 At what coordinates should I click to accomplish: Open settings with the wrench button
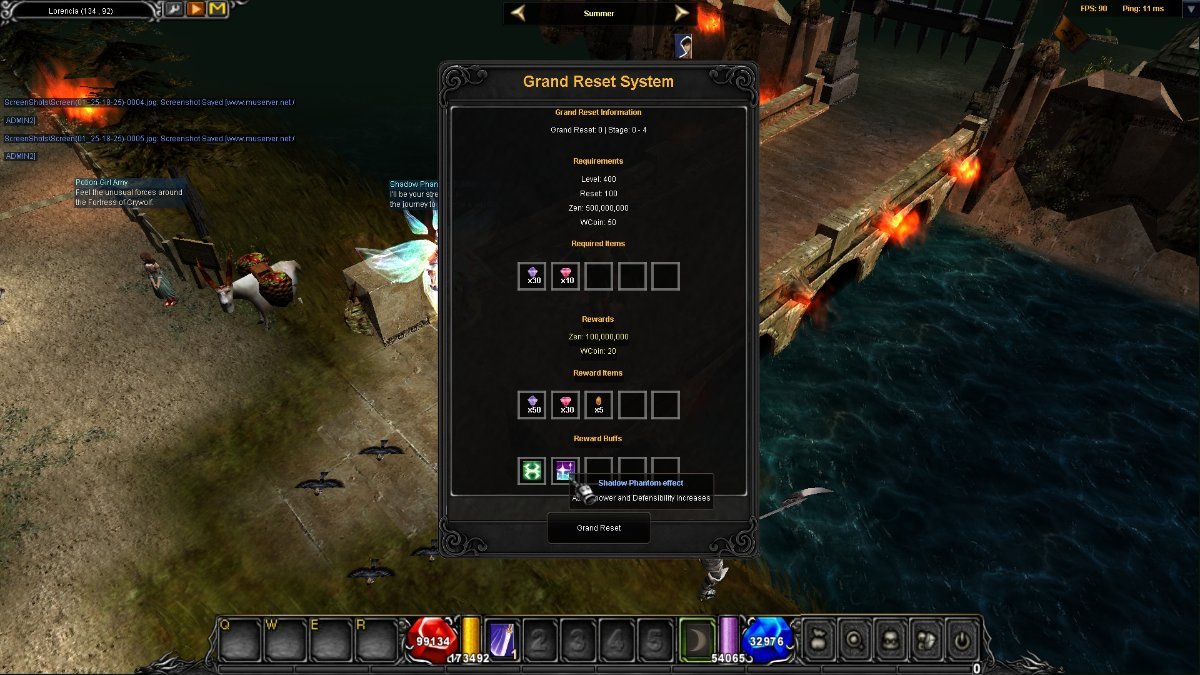173,10
